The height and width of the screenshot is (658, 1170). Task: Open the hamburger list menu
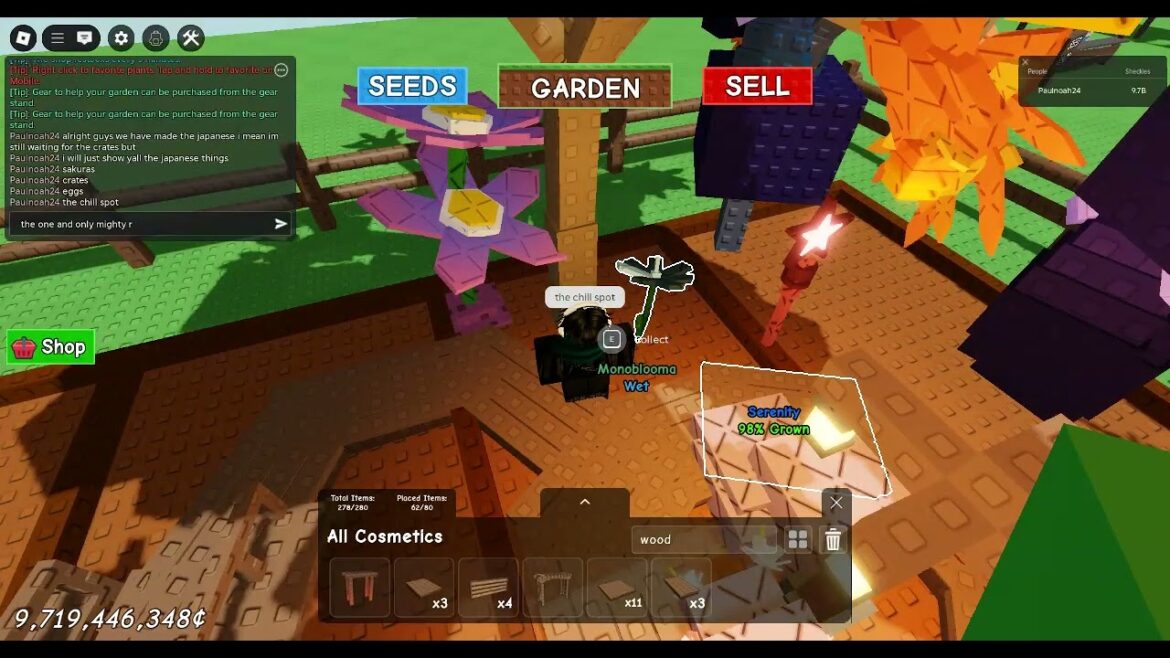tap(57, 38)
